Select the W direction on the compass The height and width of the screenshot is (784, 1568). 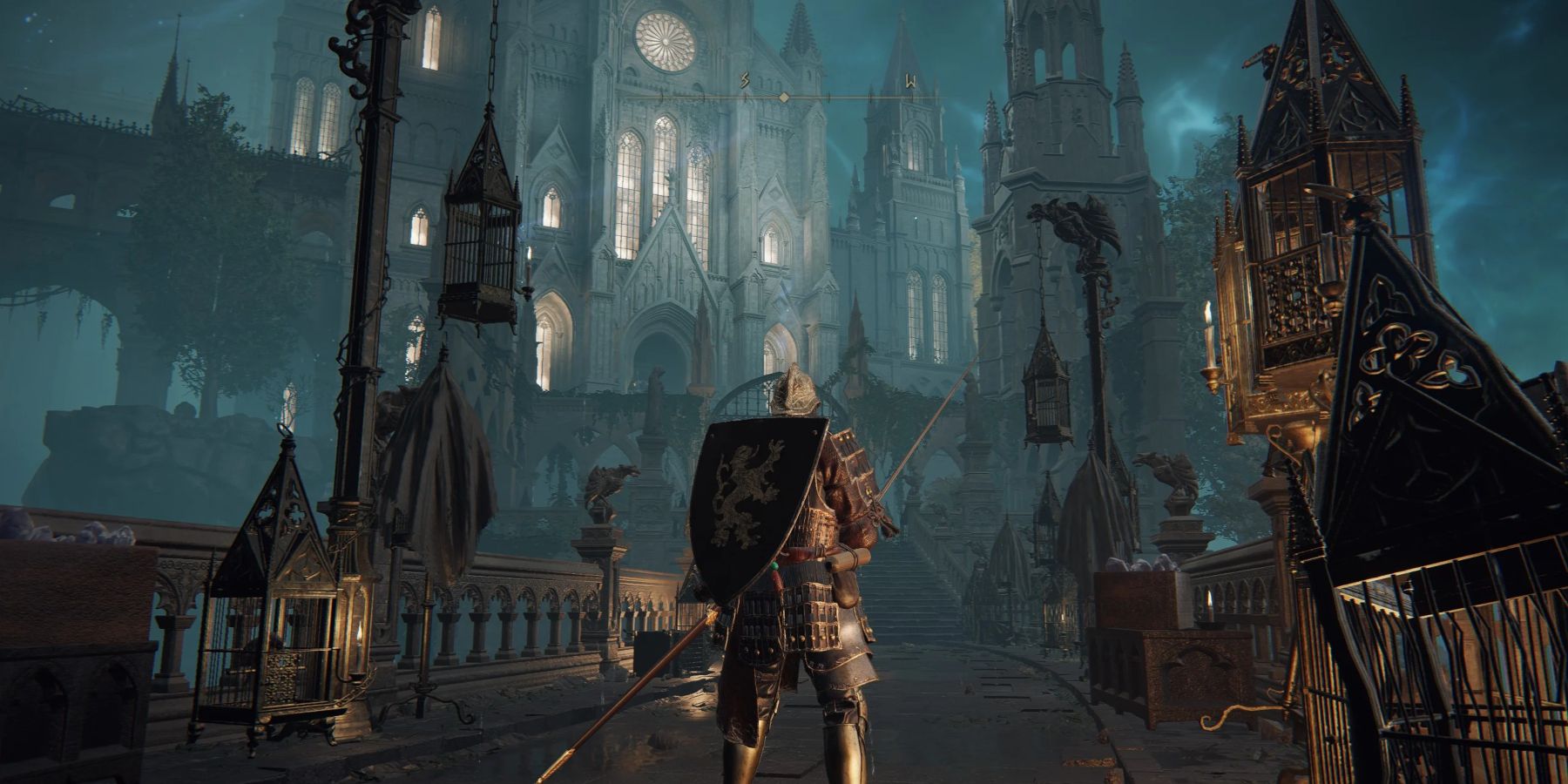pos(910,83)
